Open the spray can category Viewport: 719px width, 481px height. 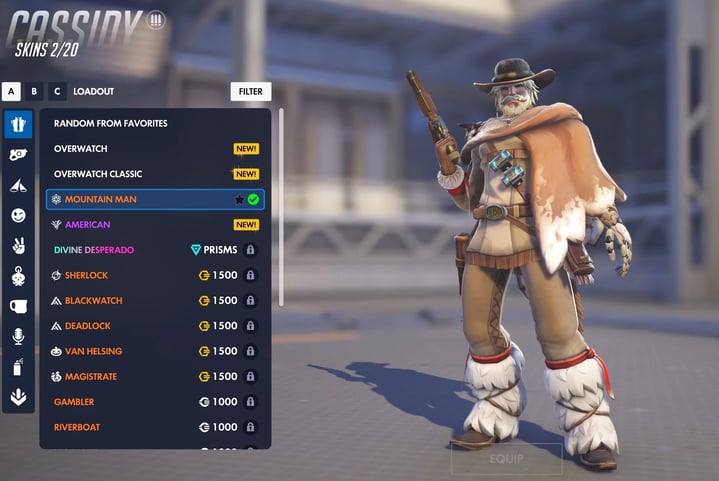[x=18, y=367]
